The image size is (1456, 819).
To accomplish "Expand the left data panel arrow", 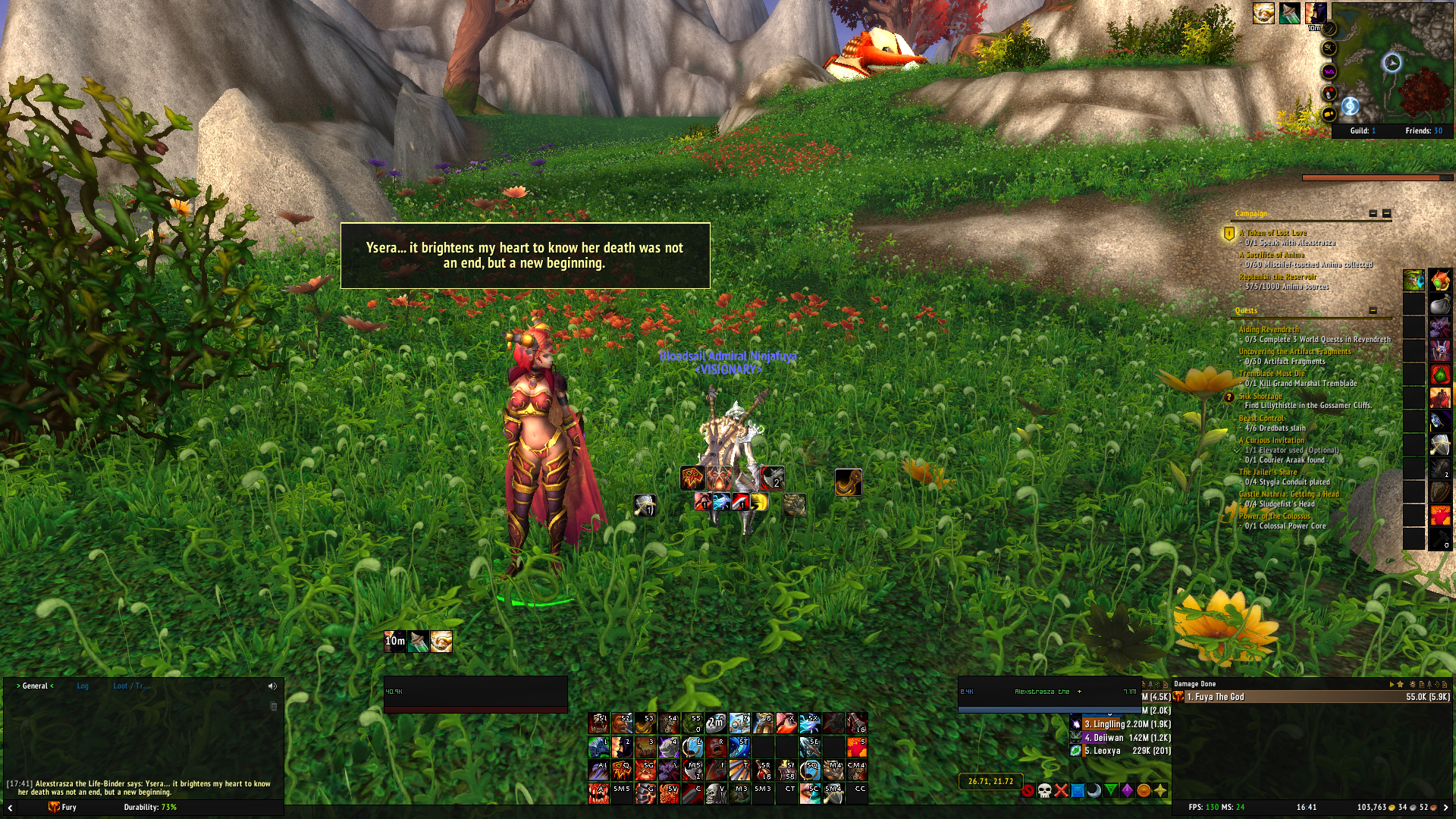I will [10, 808].
